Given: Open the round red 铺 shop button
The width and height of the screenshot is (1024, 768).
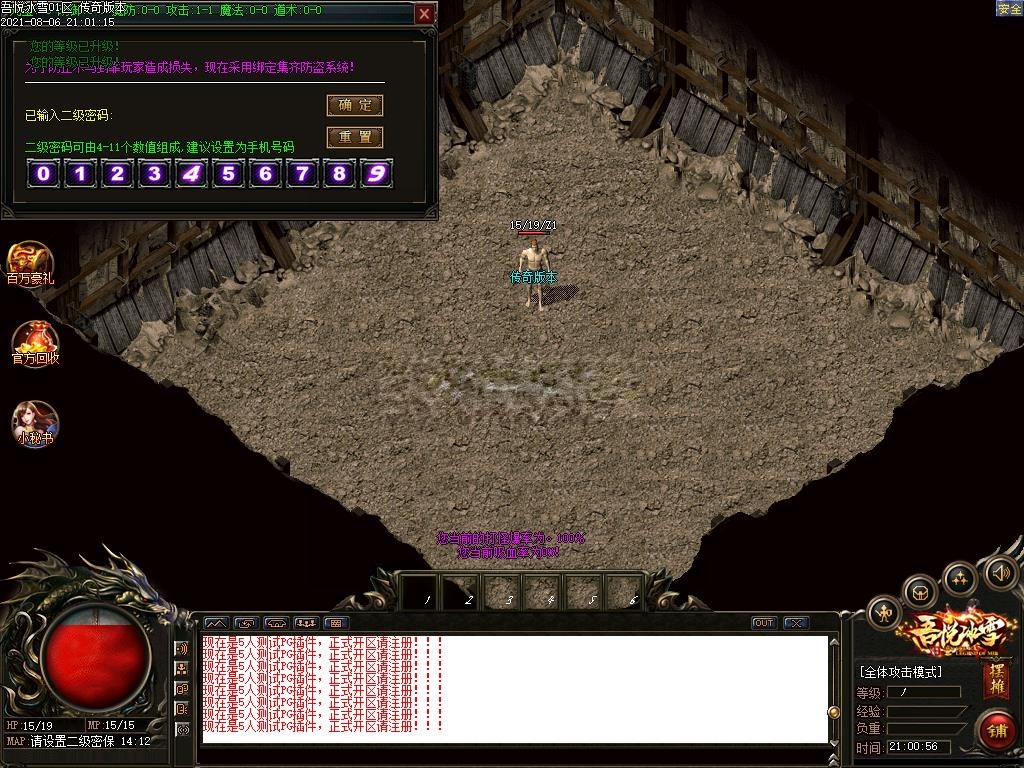Looking at the screenshot, I should pos(997,730).
